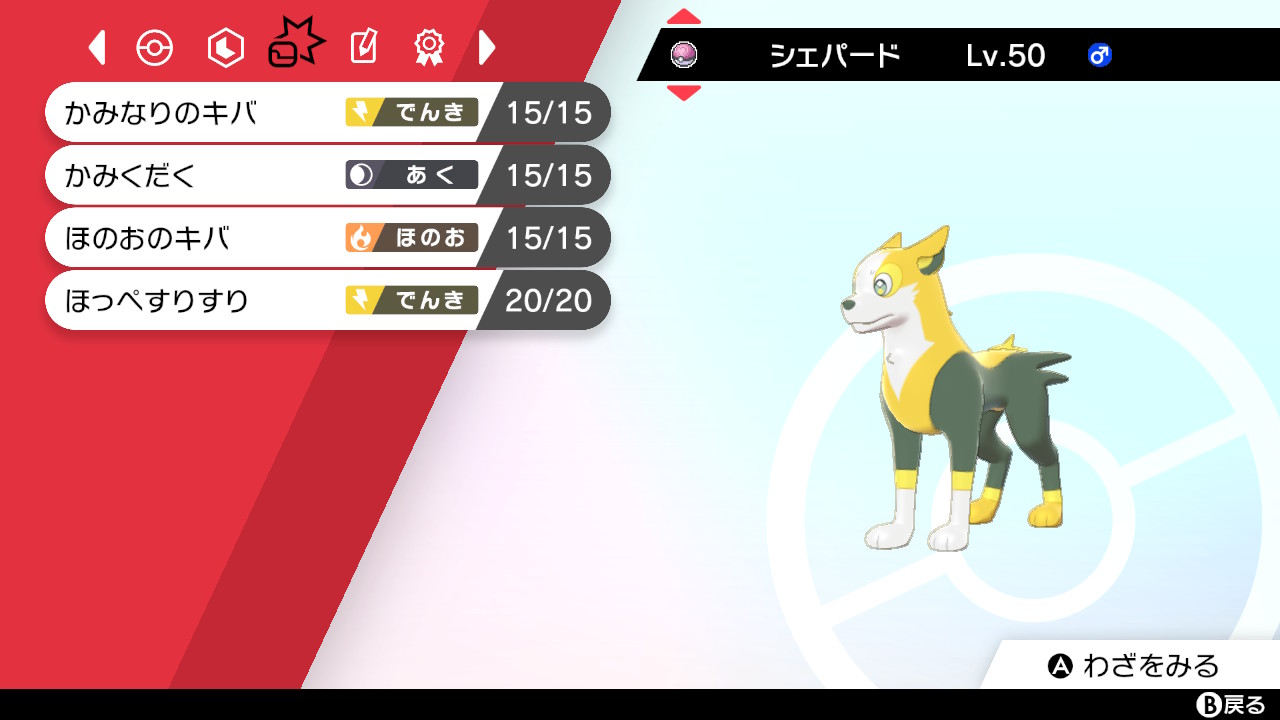Select the starburst moves tab icon
Viewport: 1280px width, 720px height.
(x=295, y=42)
